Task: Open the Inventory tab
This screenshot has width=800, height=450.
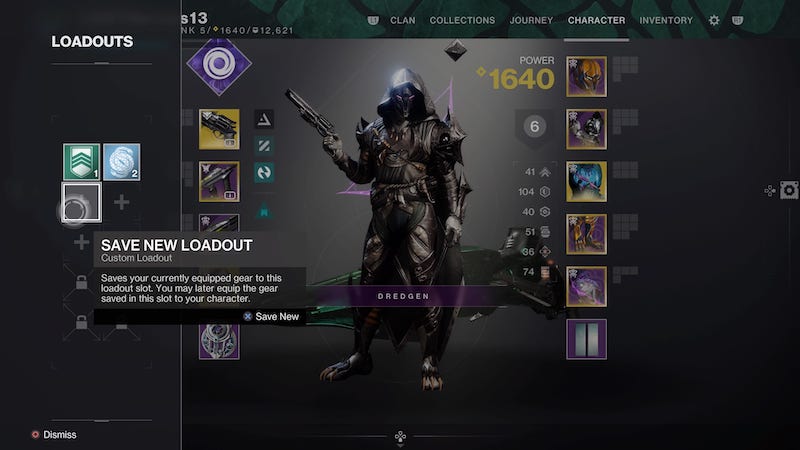Action: [666, 20]
